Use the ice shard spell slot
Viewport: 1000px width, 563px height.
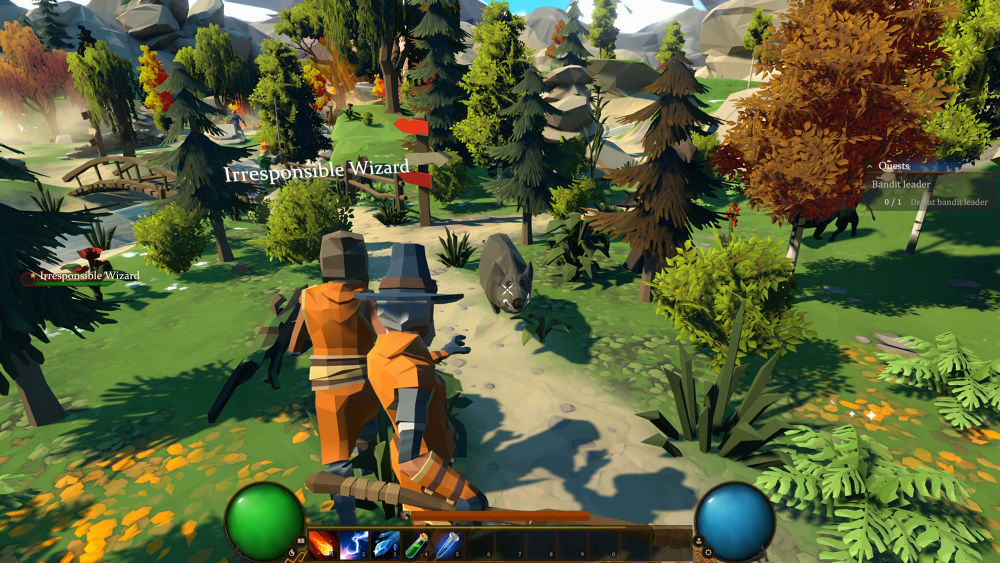386,544
